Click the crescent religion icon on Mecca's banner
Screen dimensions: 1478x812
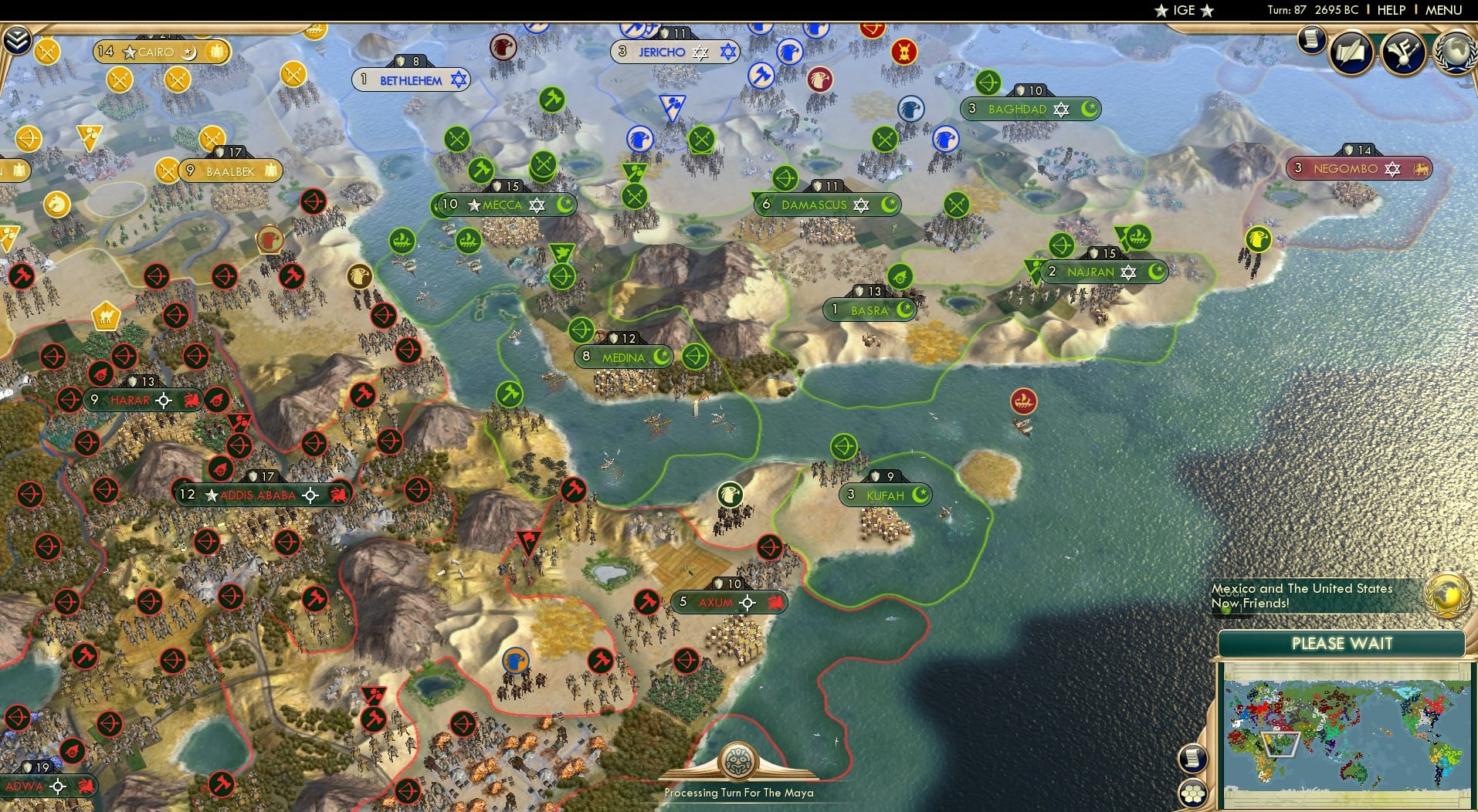(564, 205)
